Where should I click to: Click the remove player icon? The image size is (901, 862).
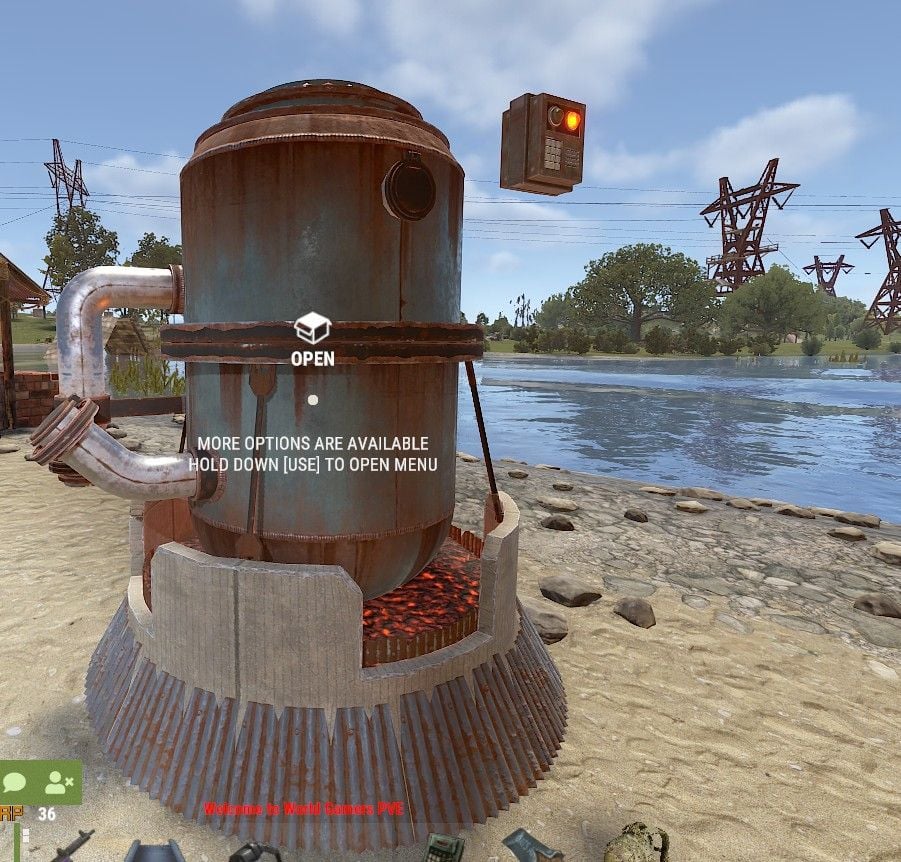click(59, 782)
